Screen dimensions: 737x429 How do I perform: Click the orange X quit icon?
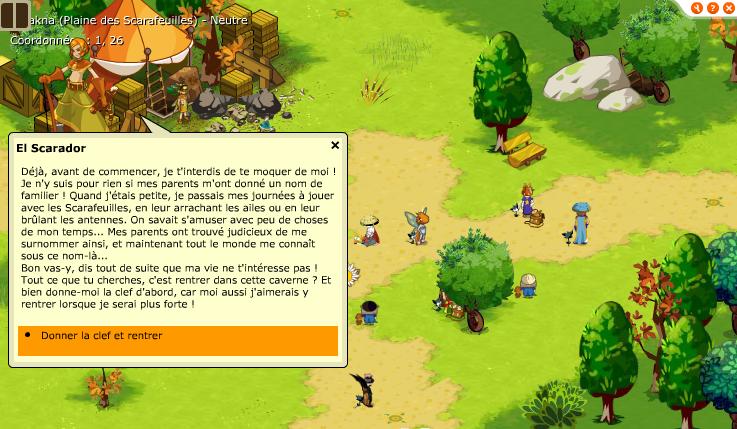(x=727, y=7)
